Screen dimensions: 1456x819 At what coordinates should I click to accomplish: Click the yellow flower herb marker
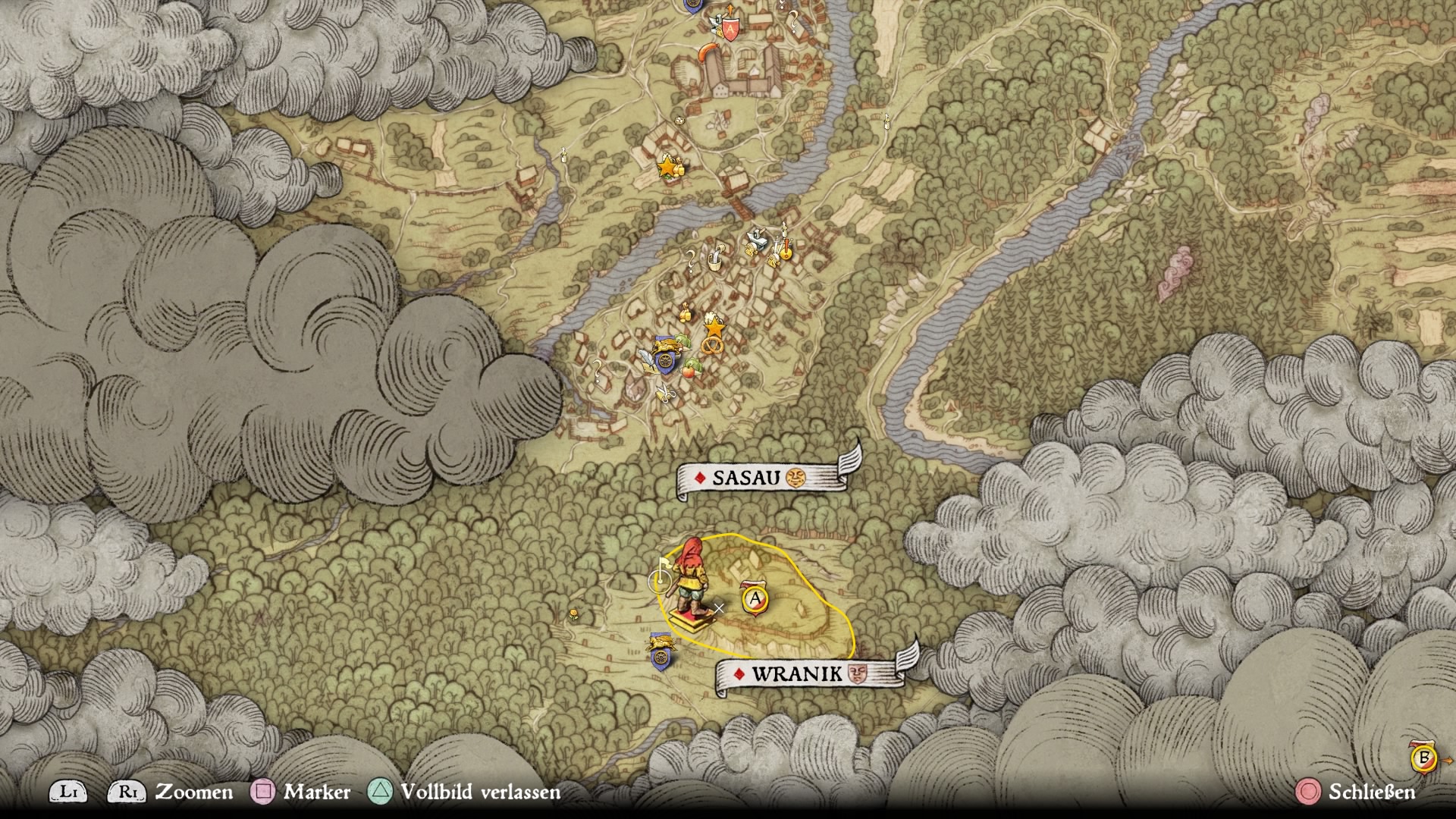(x=574, y=613)
